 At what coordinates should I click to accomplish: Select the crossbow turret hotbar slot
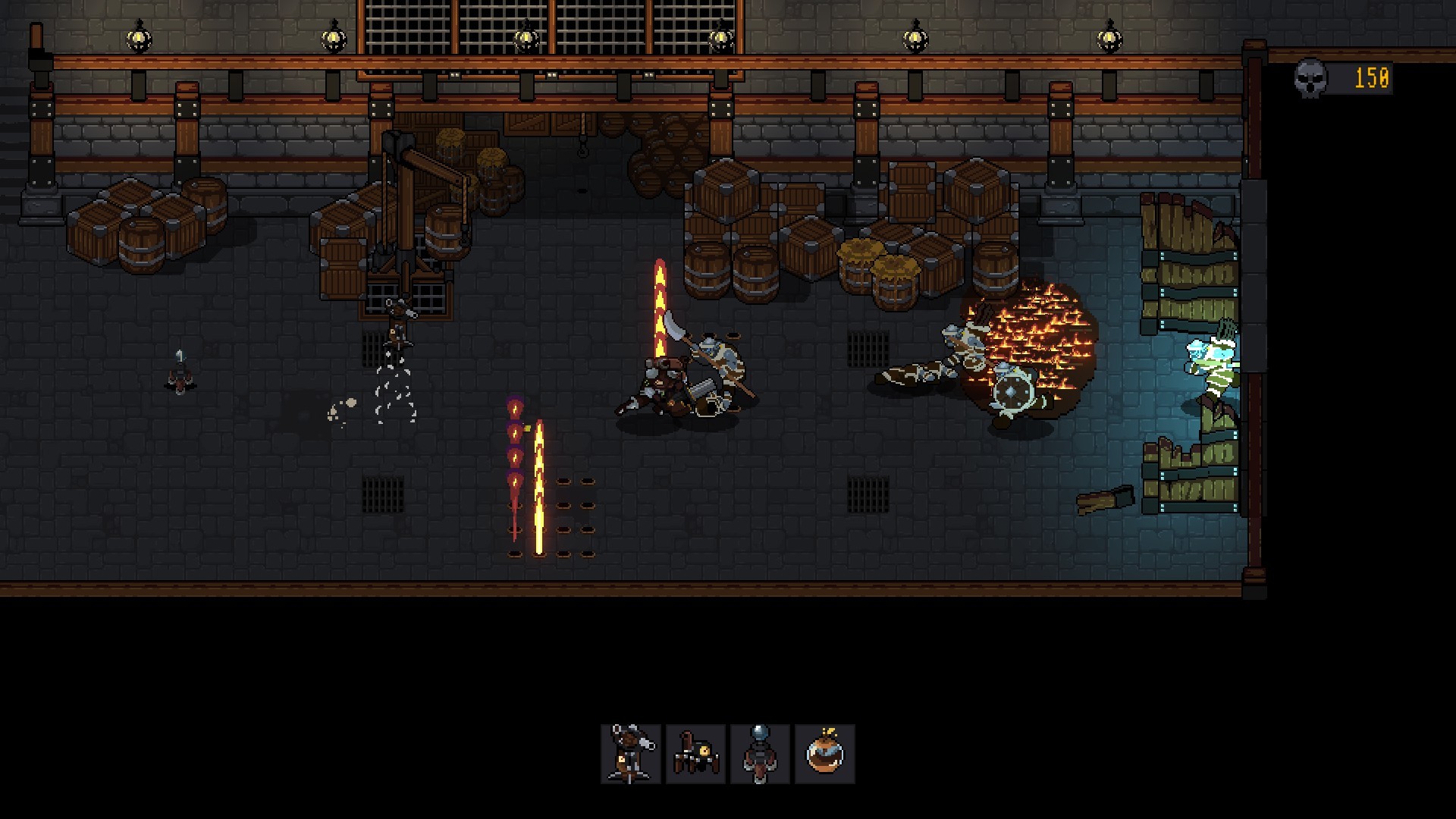(x=631, y=753)
